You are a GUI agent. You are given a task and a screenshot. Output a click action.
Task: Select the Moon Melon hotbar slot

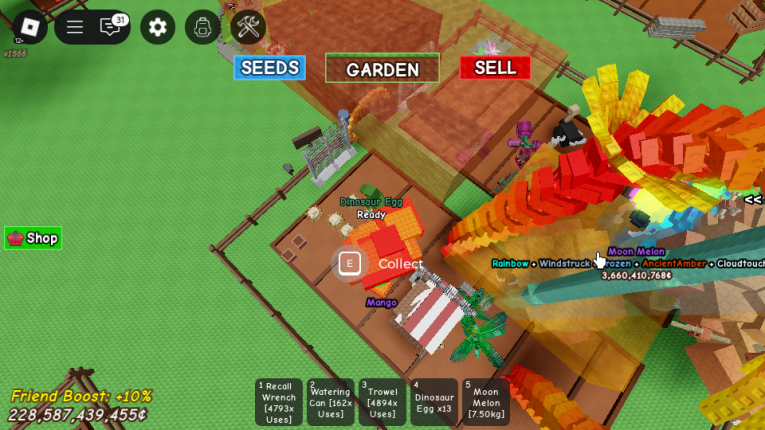tap(486, 402)
